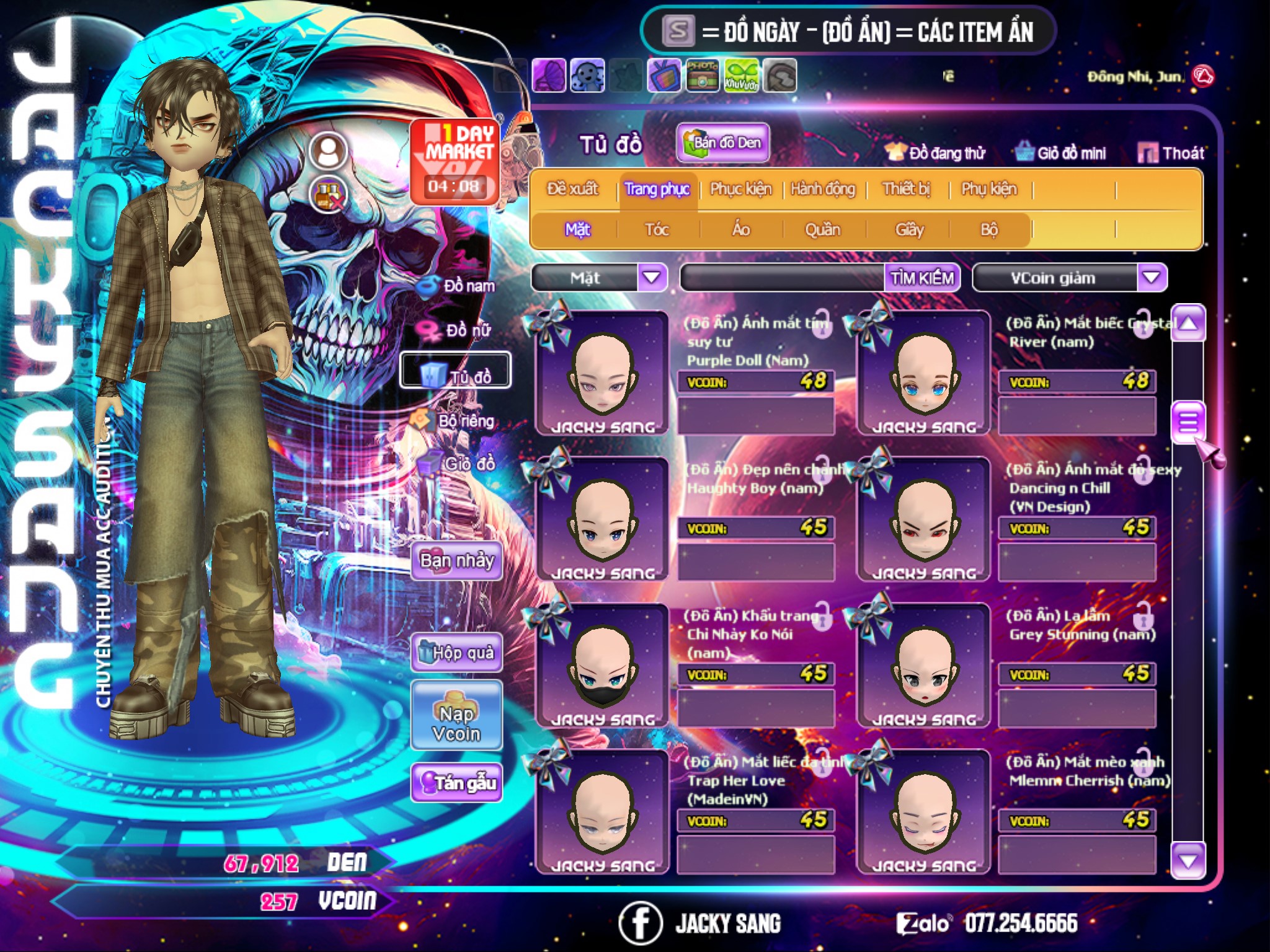Exit the wardrobe with Thoát
Screen dimensions: 1270x952
pyautogui.click(x=1172, y=153)
